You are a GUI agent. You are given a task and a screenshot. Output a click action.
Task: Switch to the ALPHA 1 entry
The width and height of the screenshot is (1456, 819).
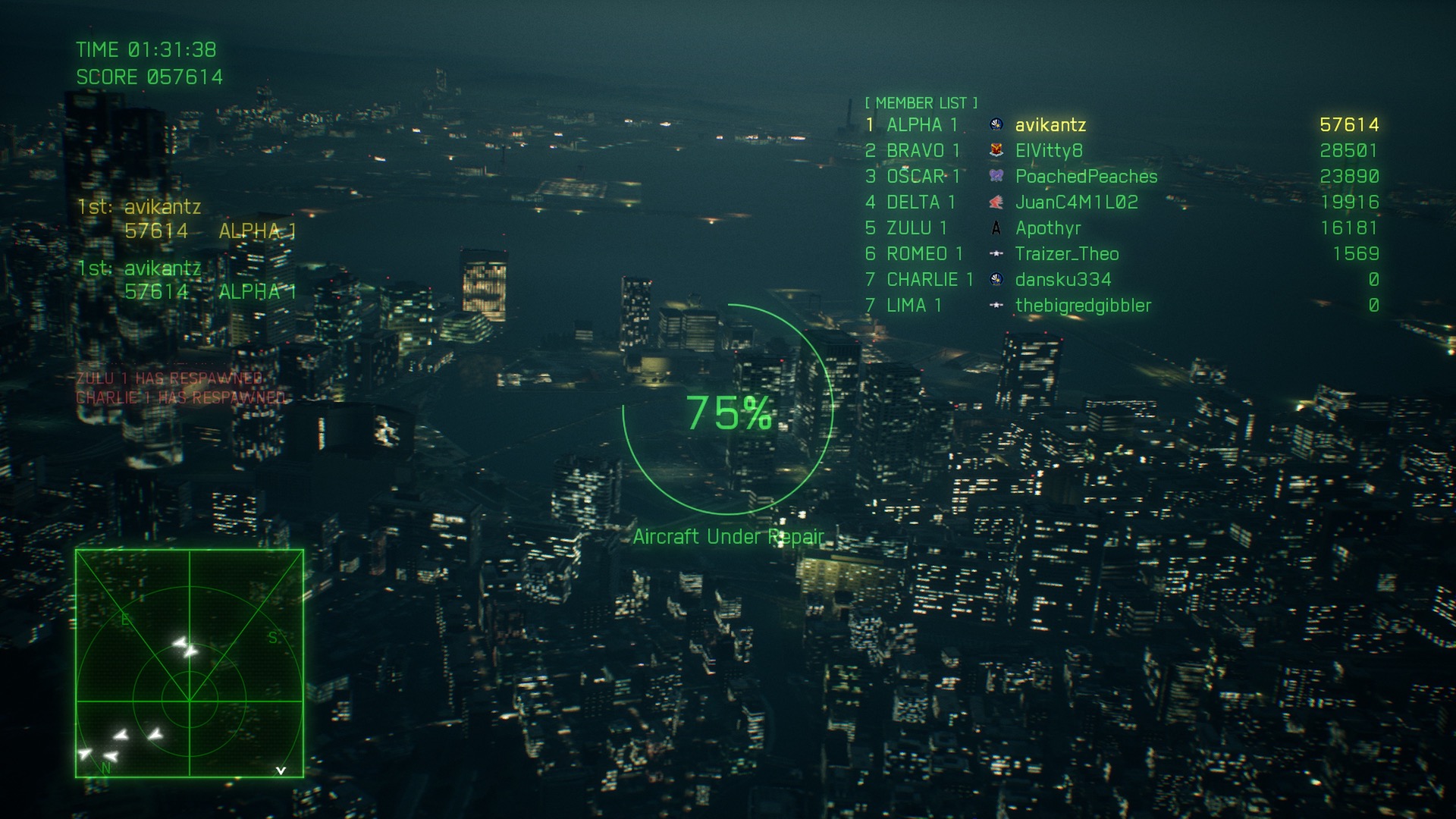click(x=922, y=125)
